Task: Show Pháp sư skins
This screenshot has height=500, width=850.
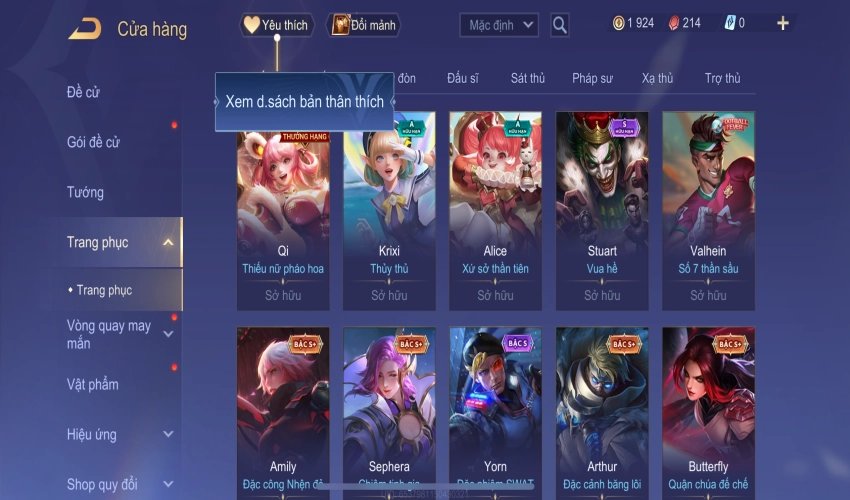Action: pyautogui.click(x=592, y=78)
